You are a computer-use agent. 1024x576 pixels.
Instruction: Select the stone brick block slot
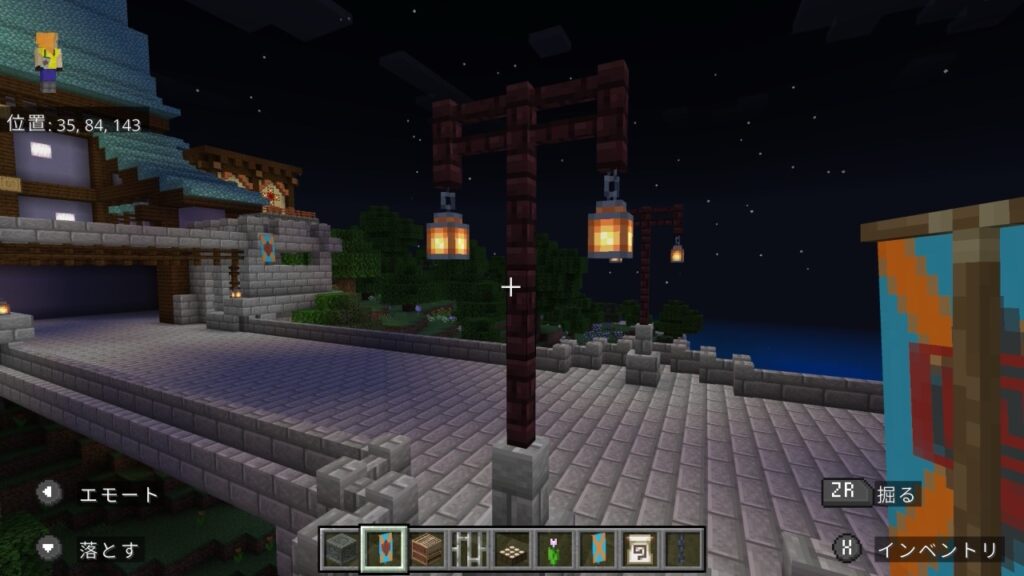[x=340, y=549]
